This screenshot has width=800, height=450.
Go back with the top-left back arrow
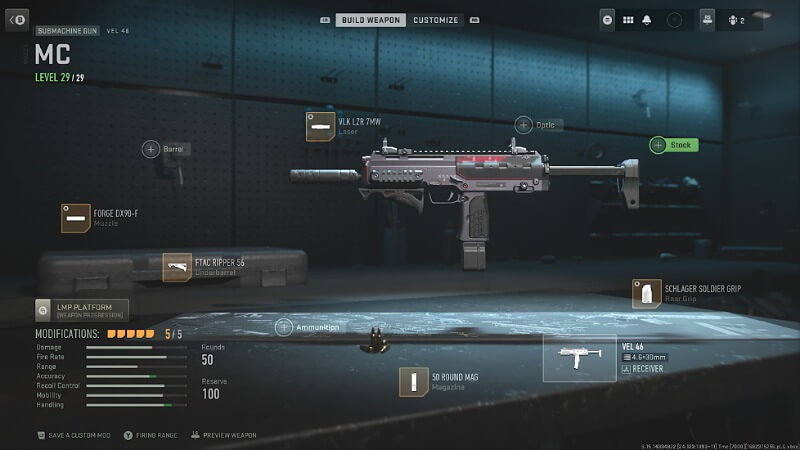[x=17, y=20]
